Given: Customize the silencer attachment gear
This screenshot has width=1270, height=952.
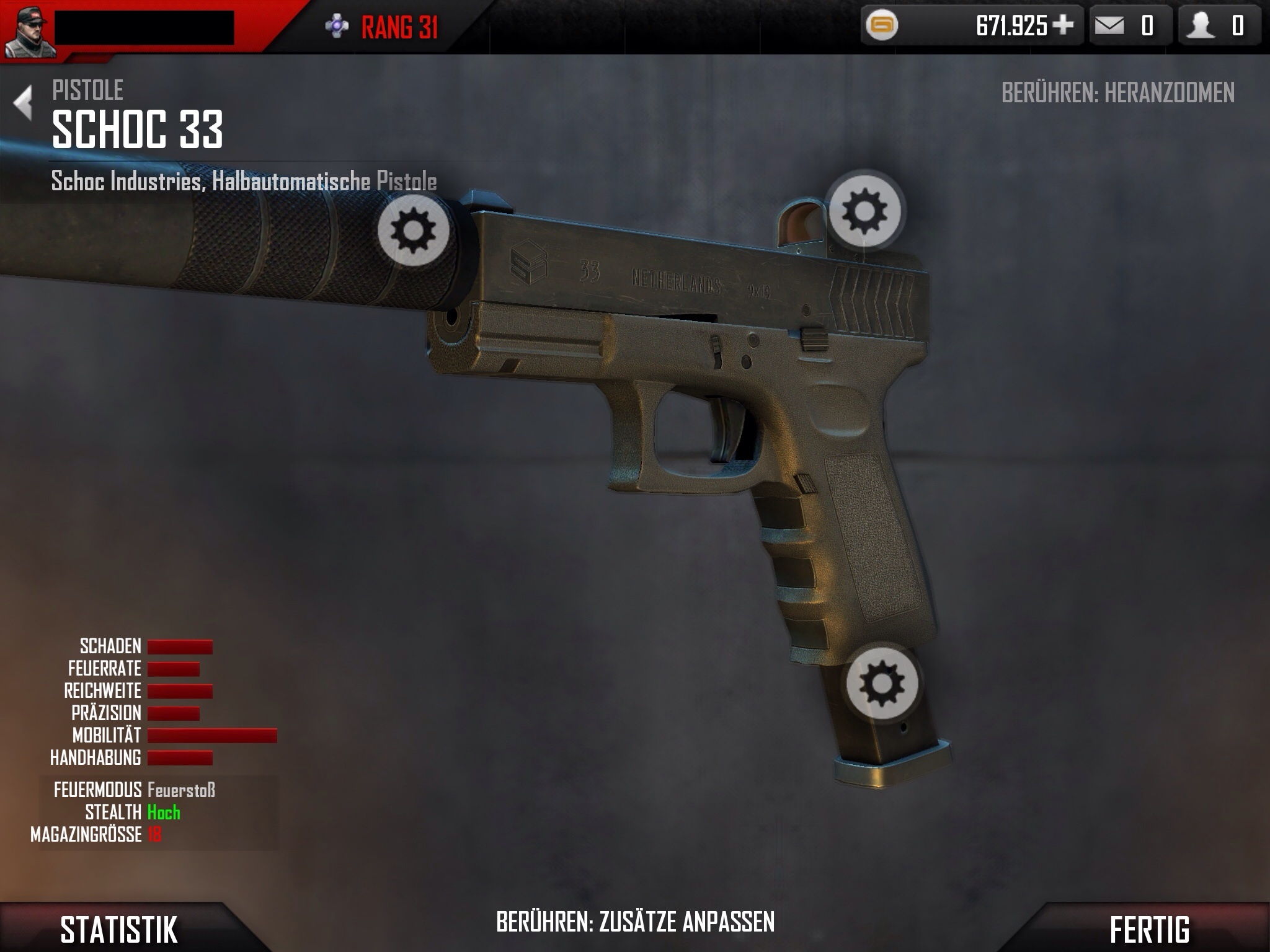Looking at the screenshot, I should pyautogui.click(x=414, y=231).
